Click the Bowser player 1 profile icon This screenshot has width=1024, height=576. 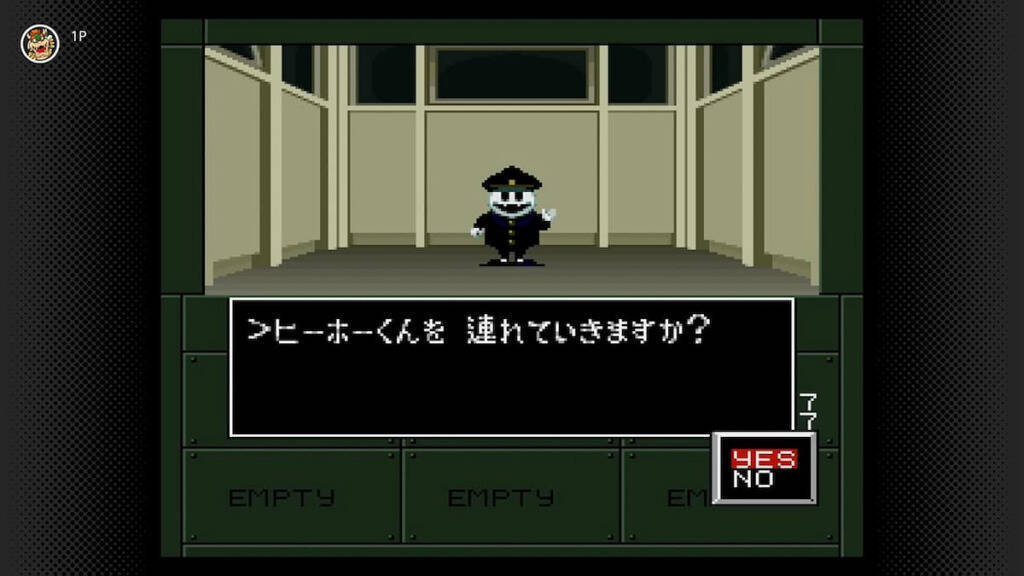(40, 43)
